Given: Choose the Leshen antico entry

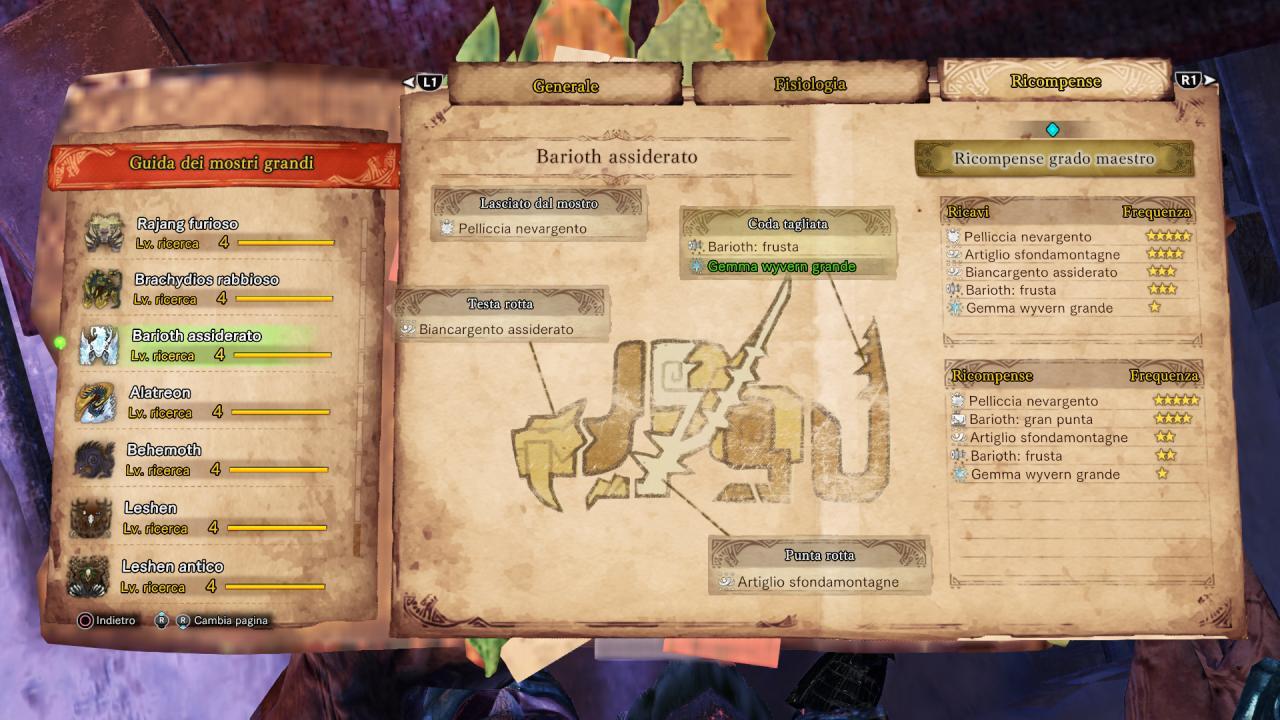Looking at the screenshot, I should pyautogui.click(x=172, y=566).
